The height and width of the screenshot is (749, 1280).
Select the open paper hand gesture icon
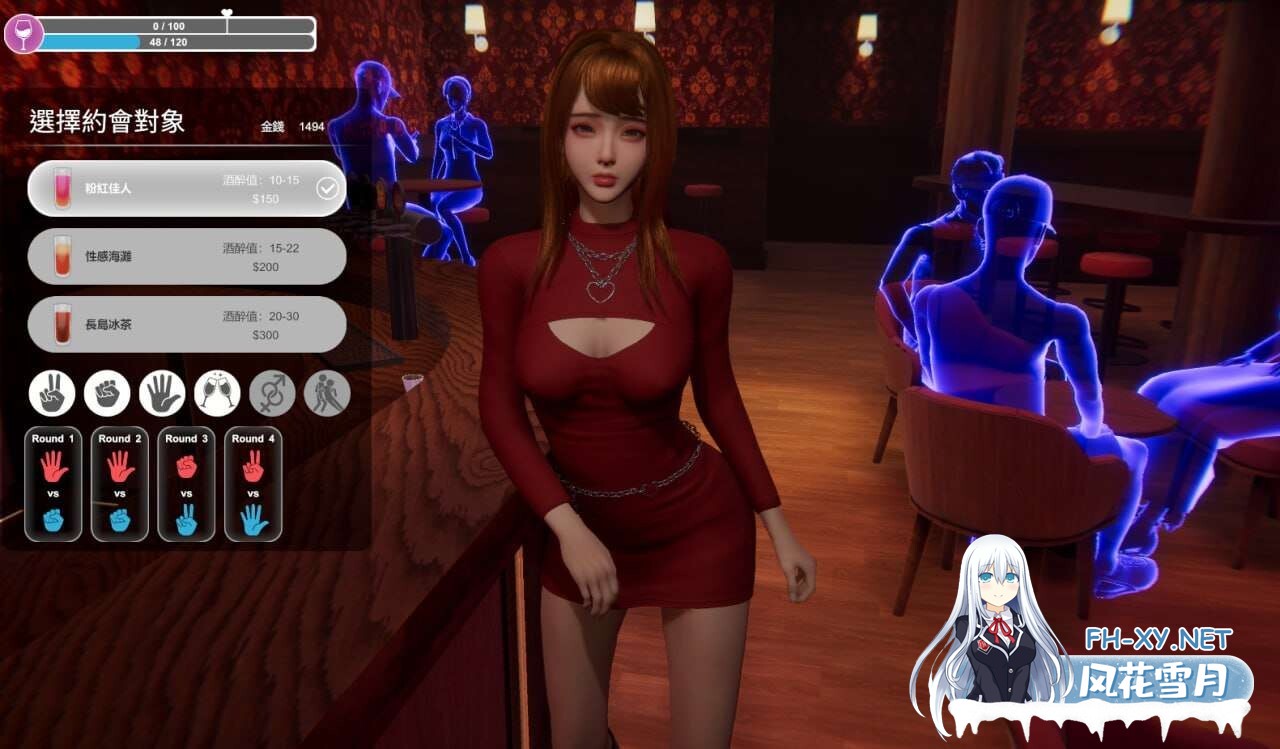coord(162,393)
